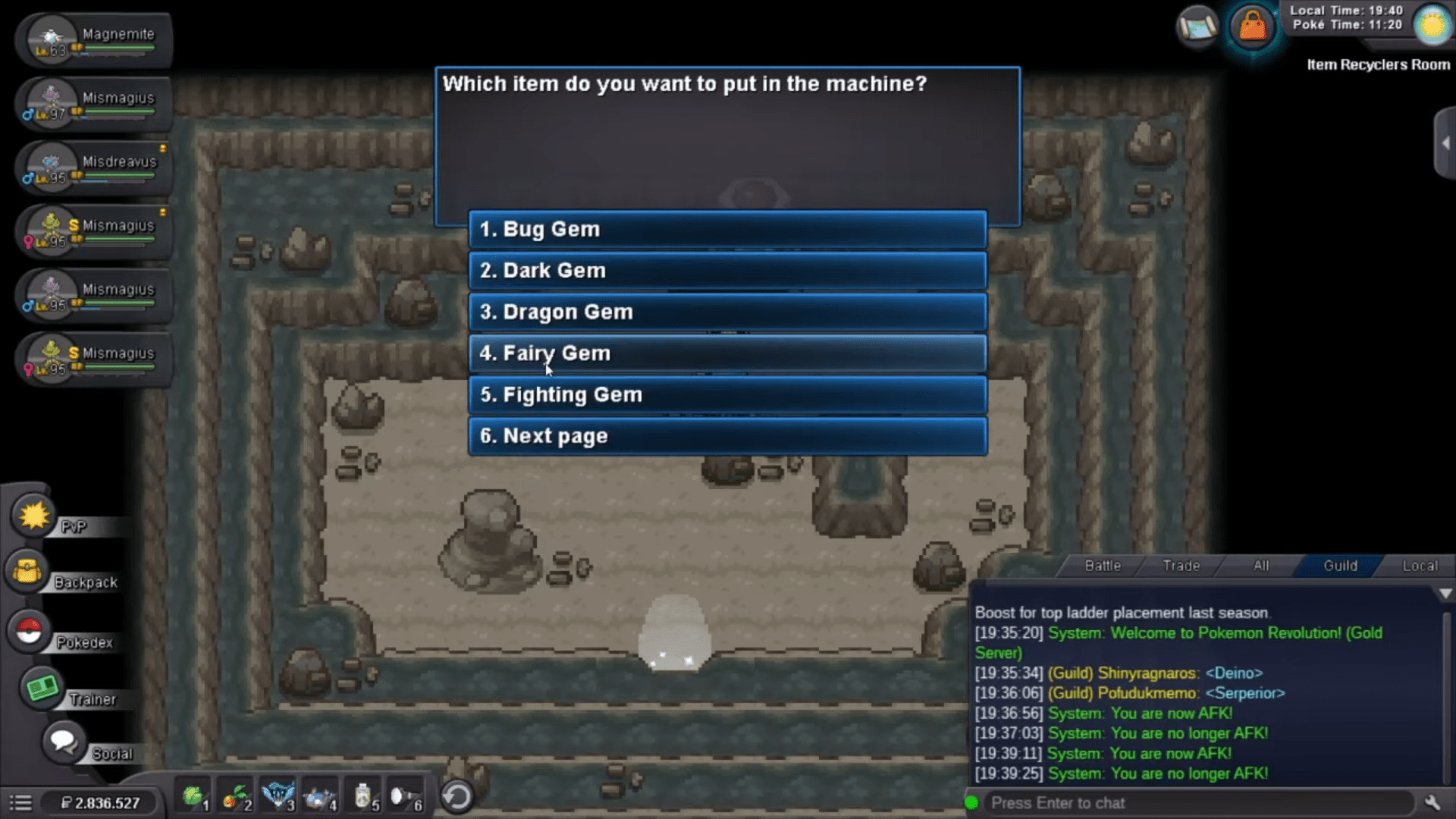Open the PvP menu

pyautogui.click(x=35, y=516)
